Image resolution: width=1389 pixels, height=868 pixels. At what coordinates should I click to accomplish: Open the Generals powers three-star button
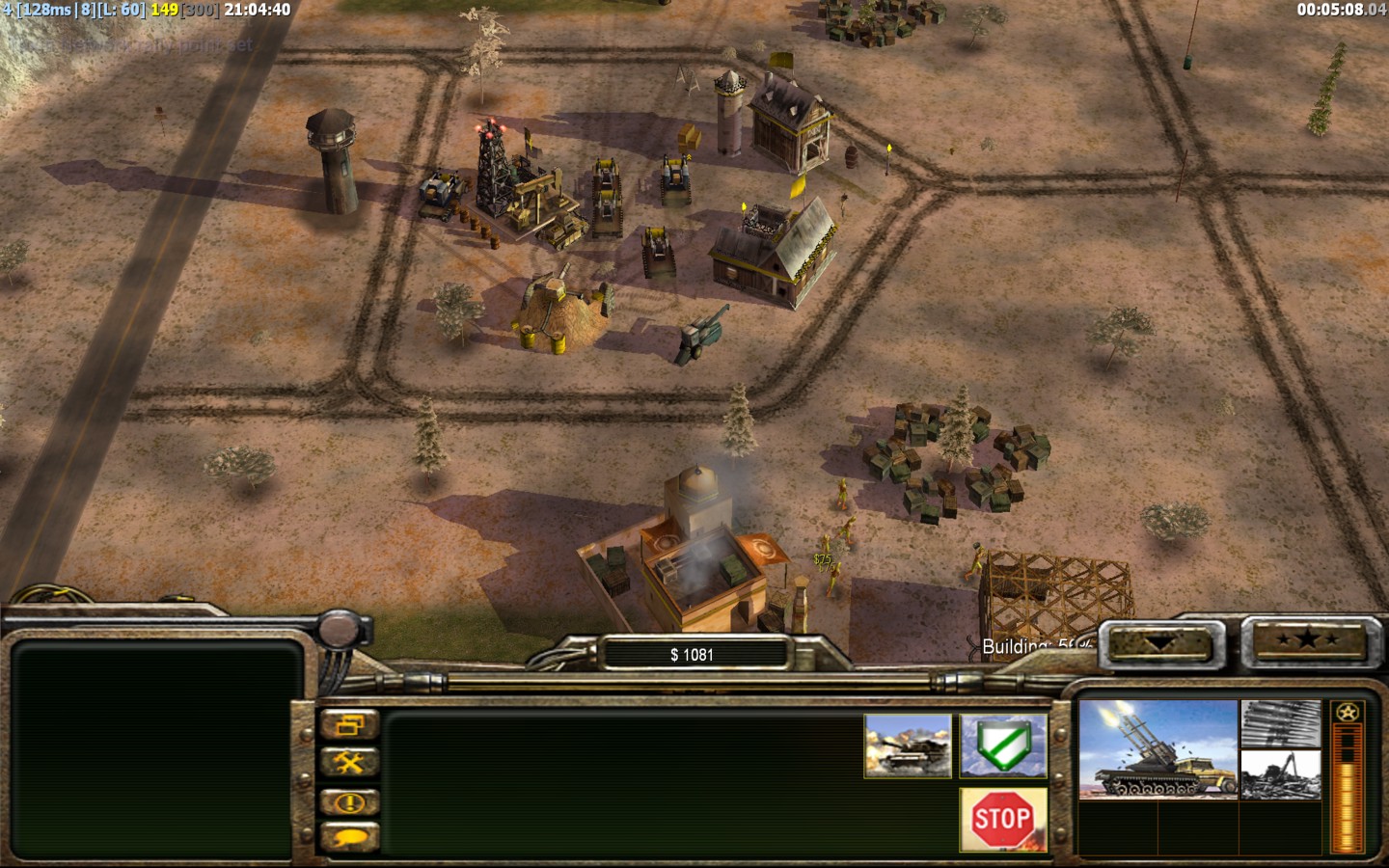1307,641
